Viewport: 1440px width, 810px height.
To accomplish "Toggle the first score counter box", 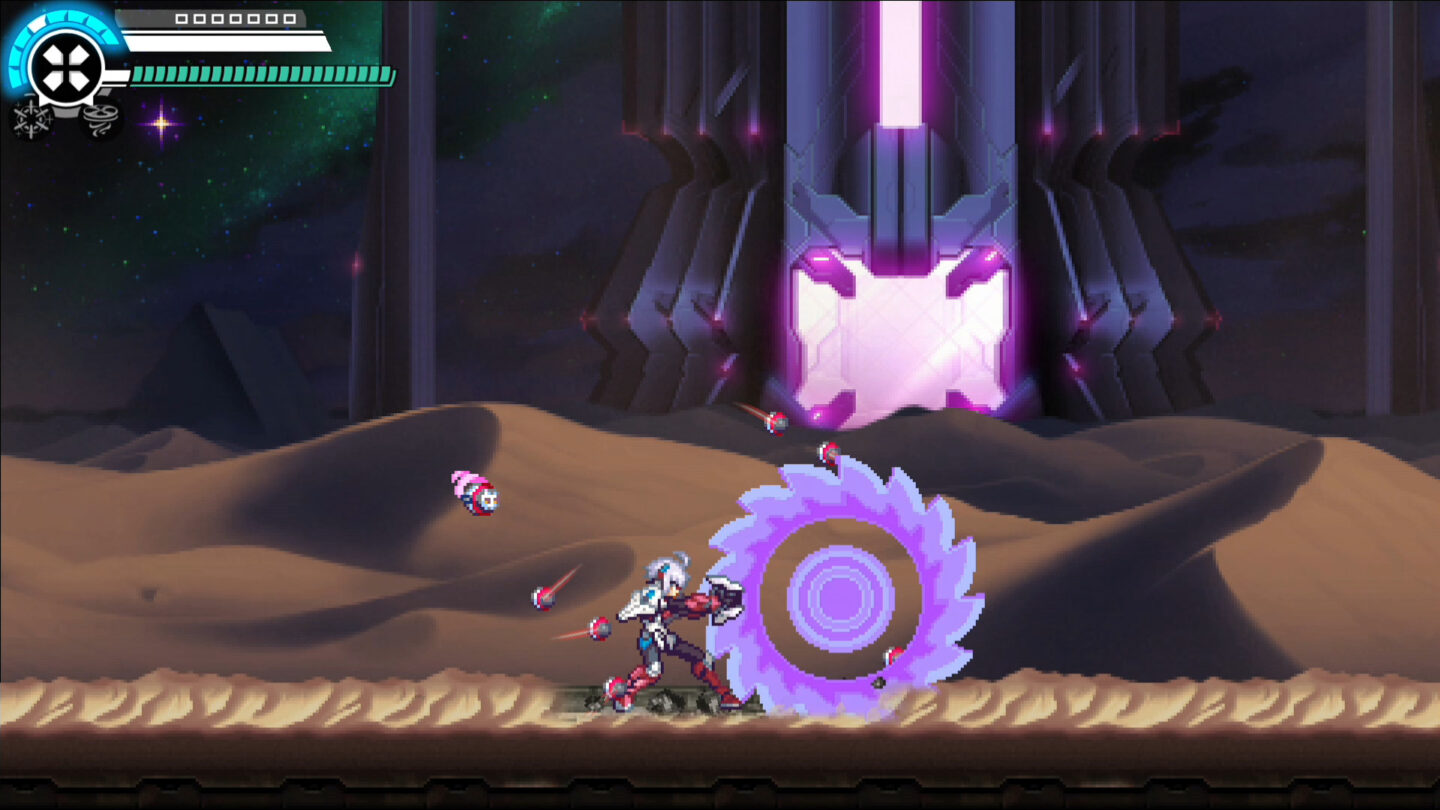I will [182, 19].
